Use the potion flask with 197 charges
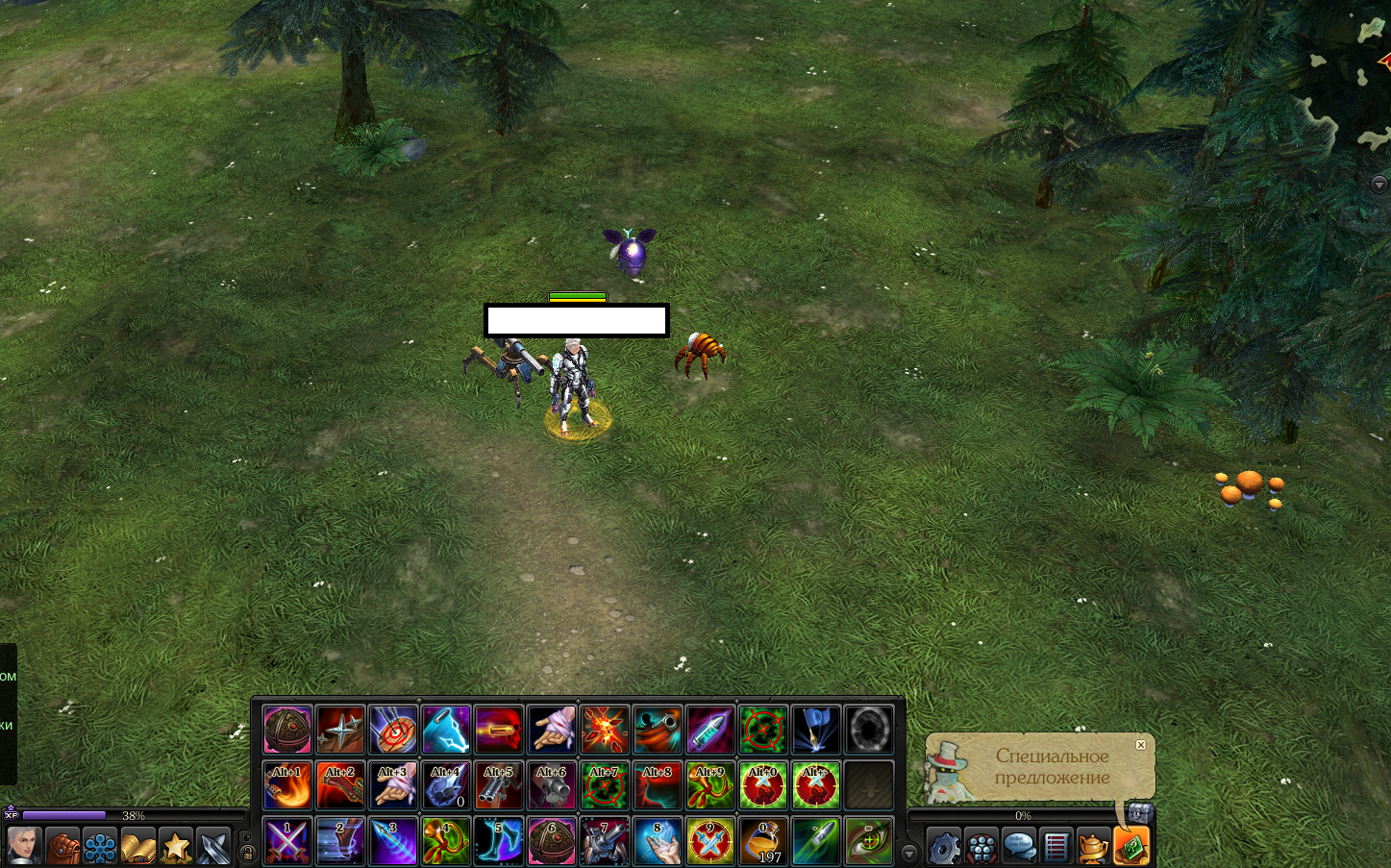This screenshot has width=1391, height=868. tap(763, 841)
